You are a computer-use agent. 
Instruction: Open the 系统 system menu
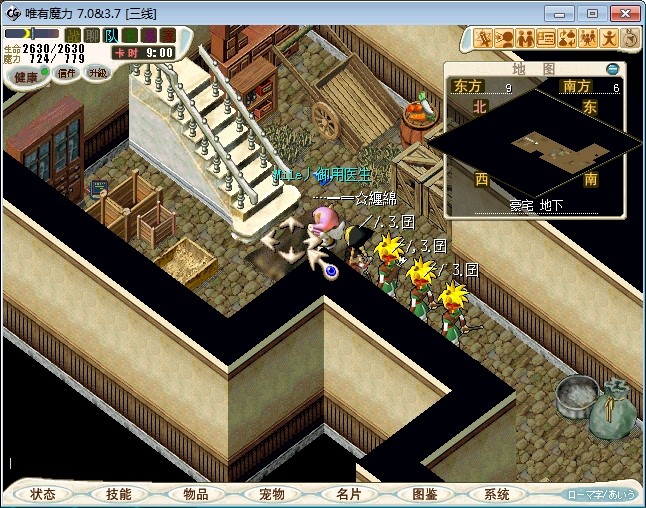click(x=497, y=494)
